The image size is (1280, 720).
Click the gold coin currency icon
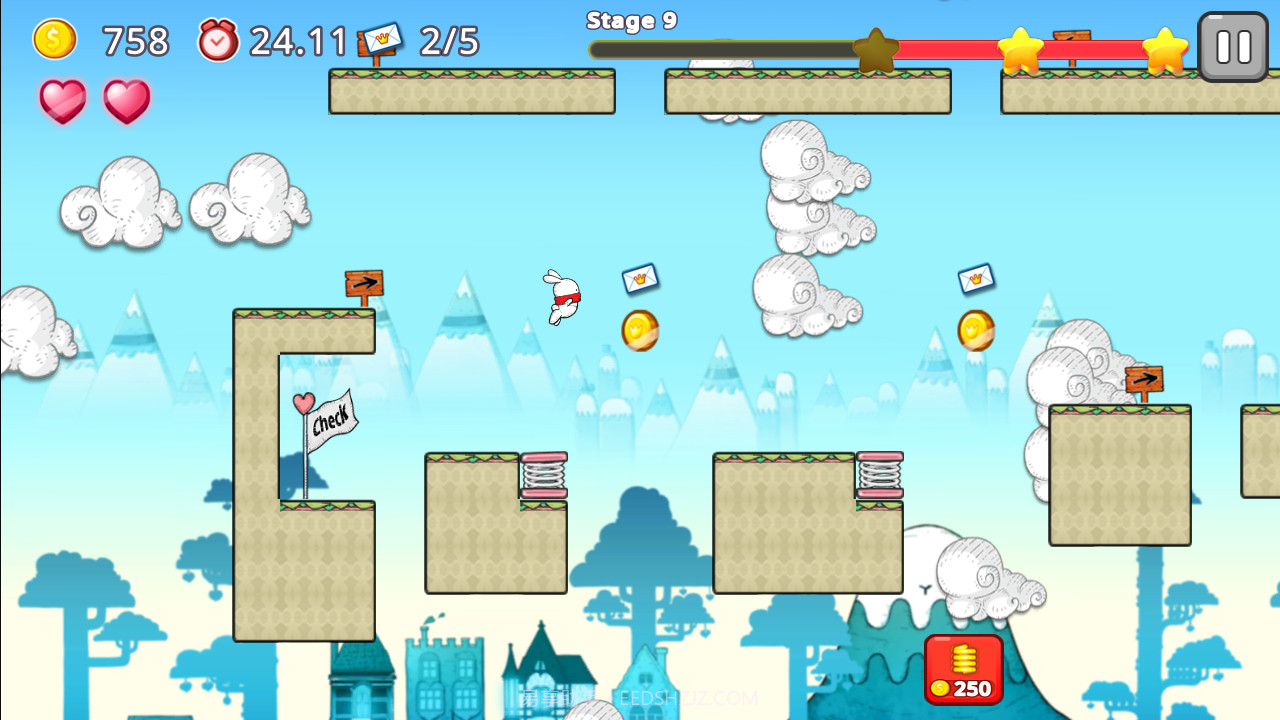point(55,41)
